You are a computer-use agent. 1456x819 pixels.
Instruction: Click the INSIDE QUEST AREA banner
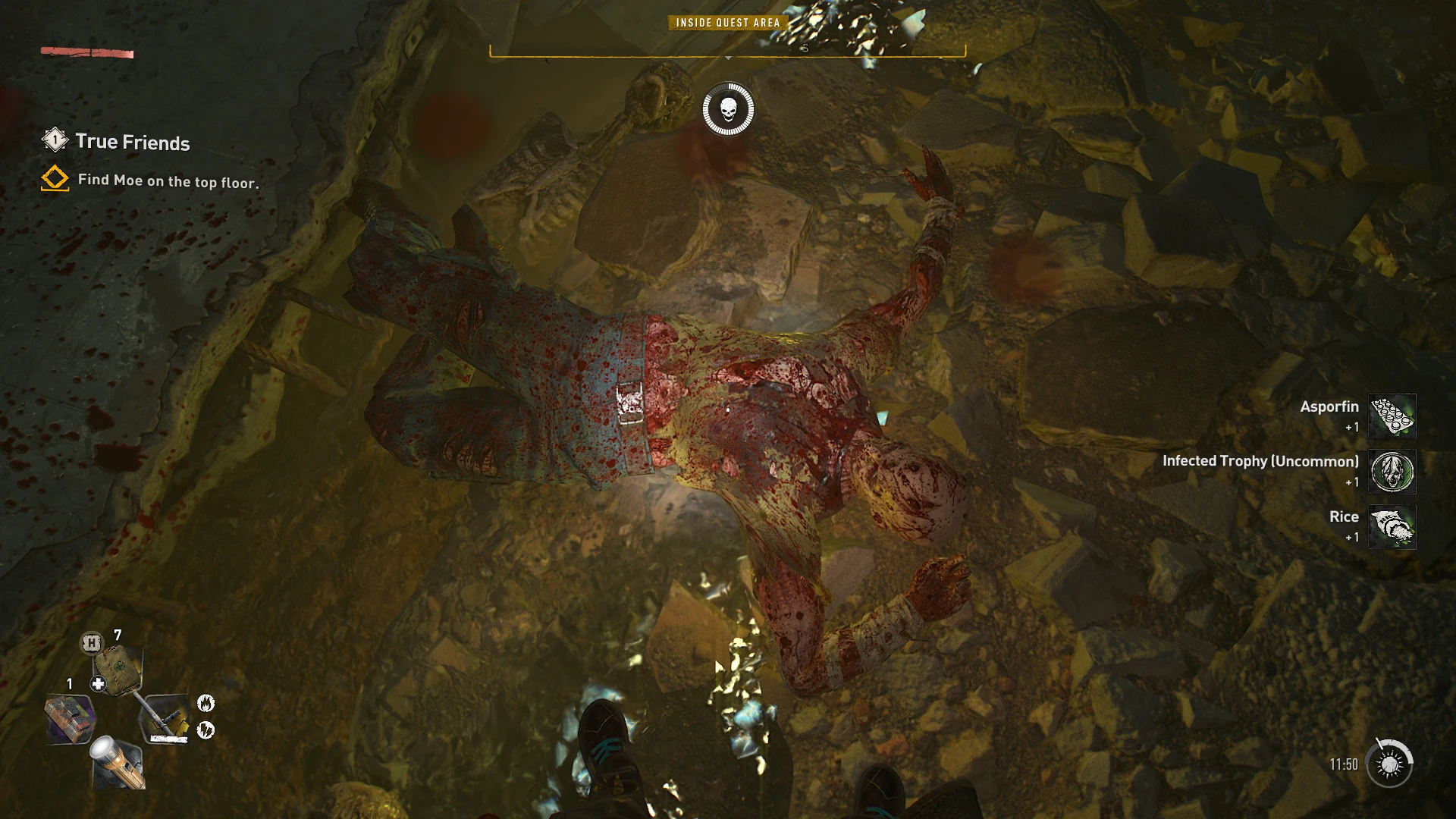pyautogui.click(x=728, y=23)
